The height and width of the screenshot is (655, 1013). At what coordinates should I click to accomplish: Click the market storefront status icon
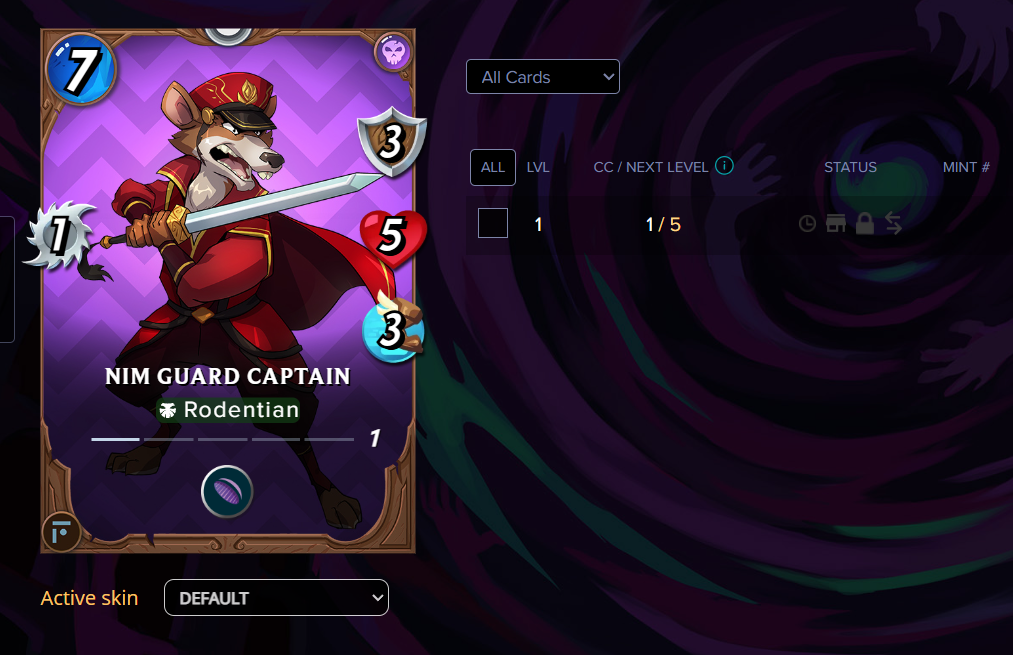point(835,224)
